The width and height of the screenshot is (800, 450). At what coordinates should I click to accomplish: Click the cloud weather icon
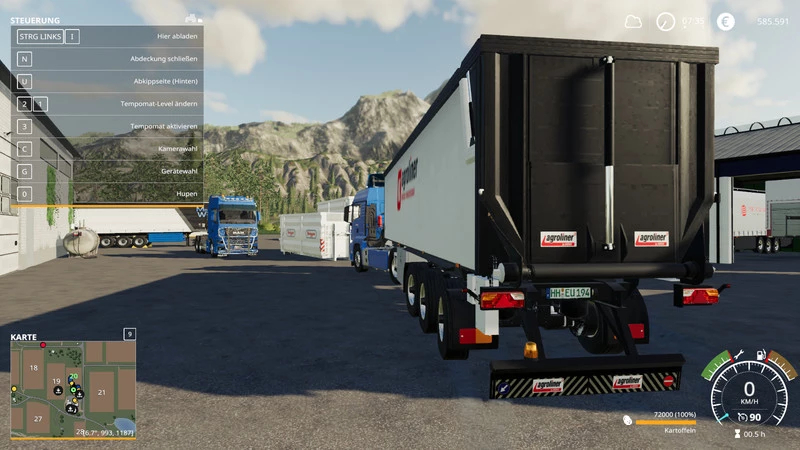point(633,21)
